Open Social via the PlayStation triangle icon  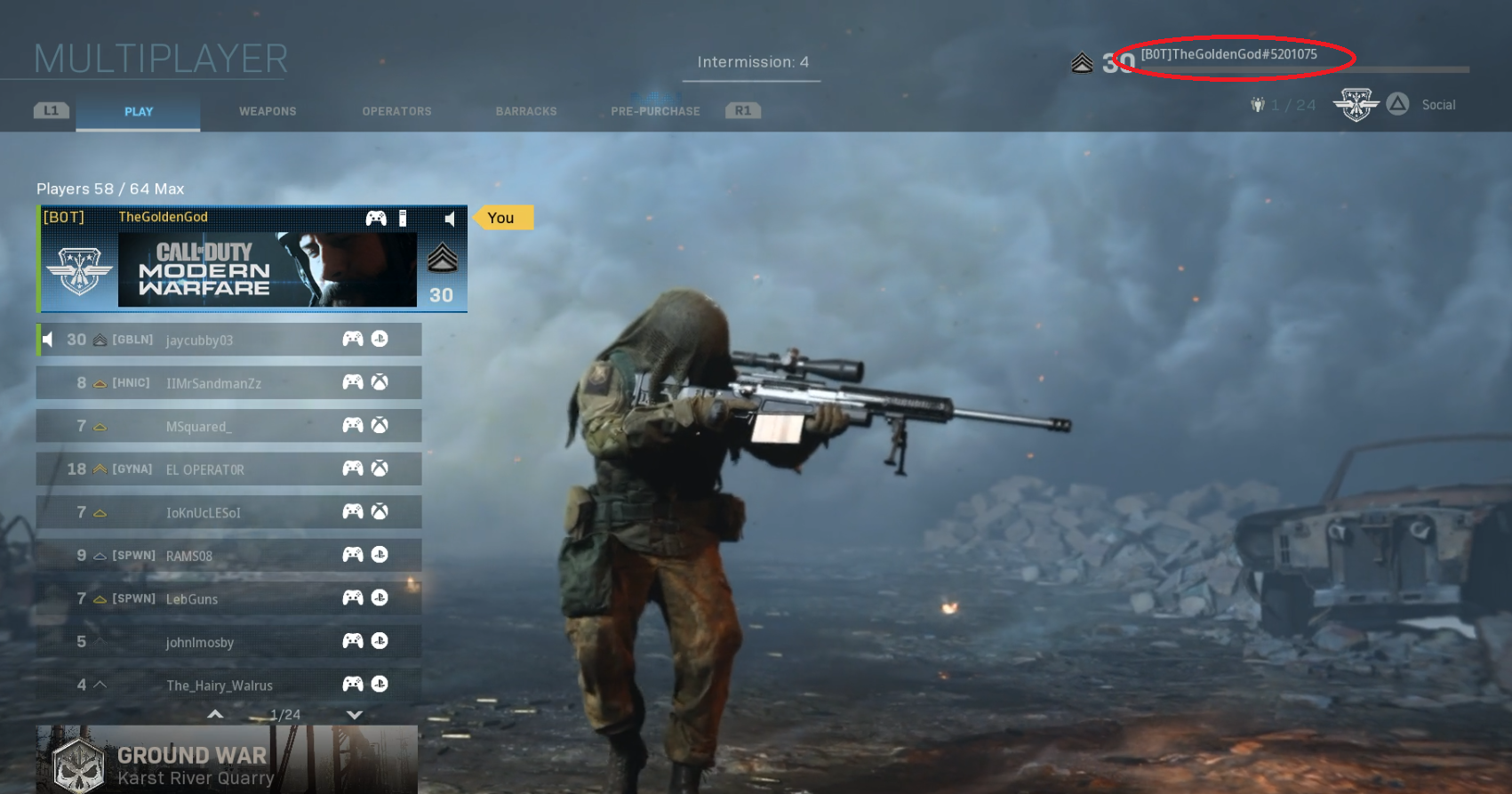(1398, 104)
